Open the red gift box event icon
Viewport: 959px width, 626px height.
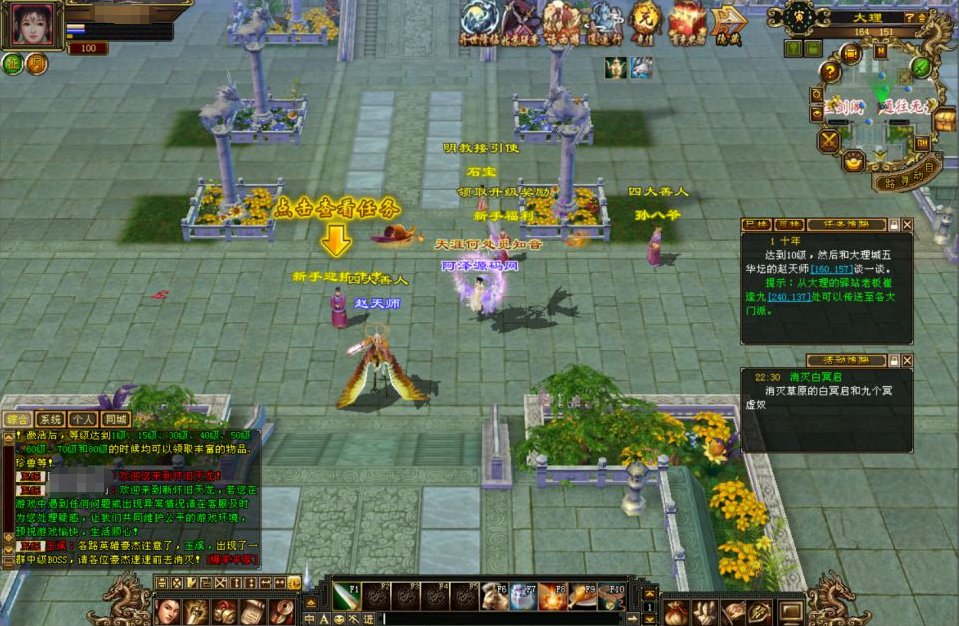point(687,20)
